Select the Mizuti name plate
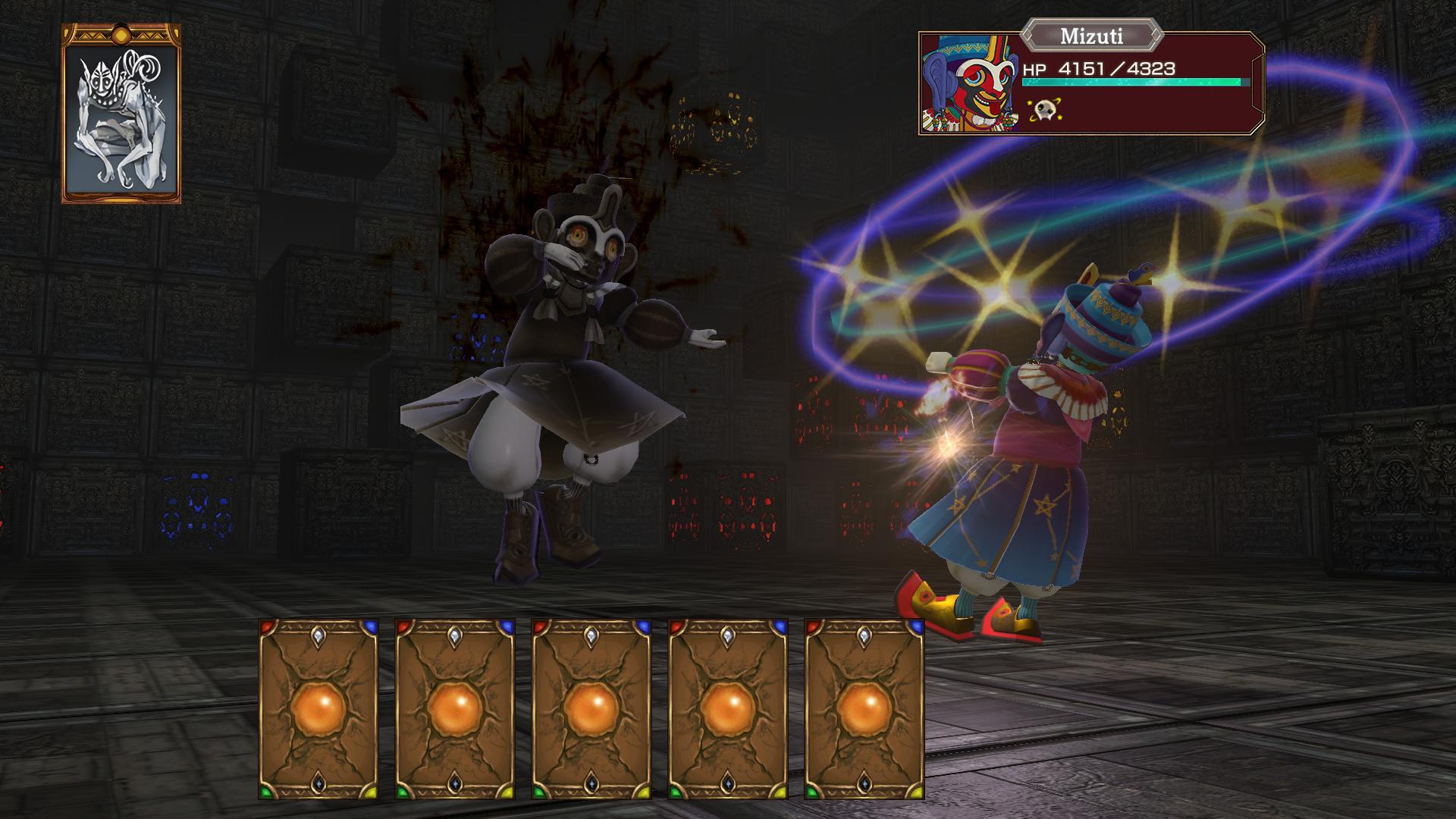 [x=1092, y=36]
